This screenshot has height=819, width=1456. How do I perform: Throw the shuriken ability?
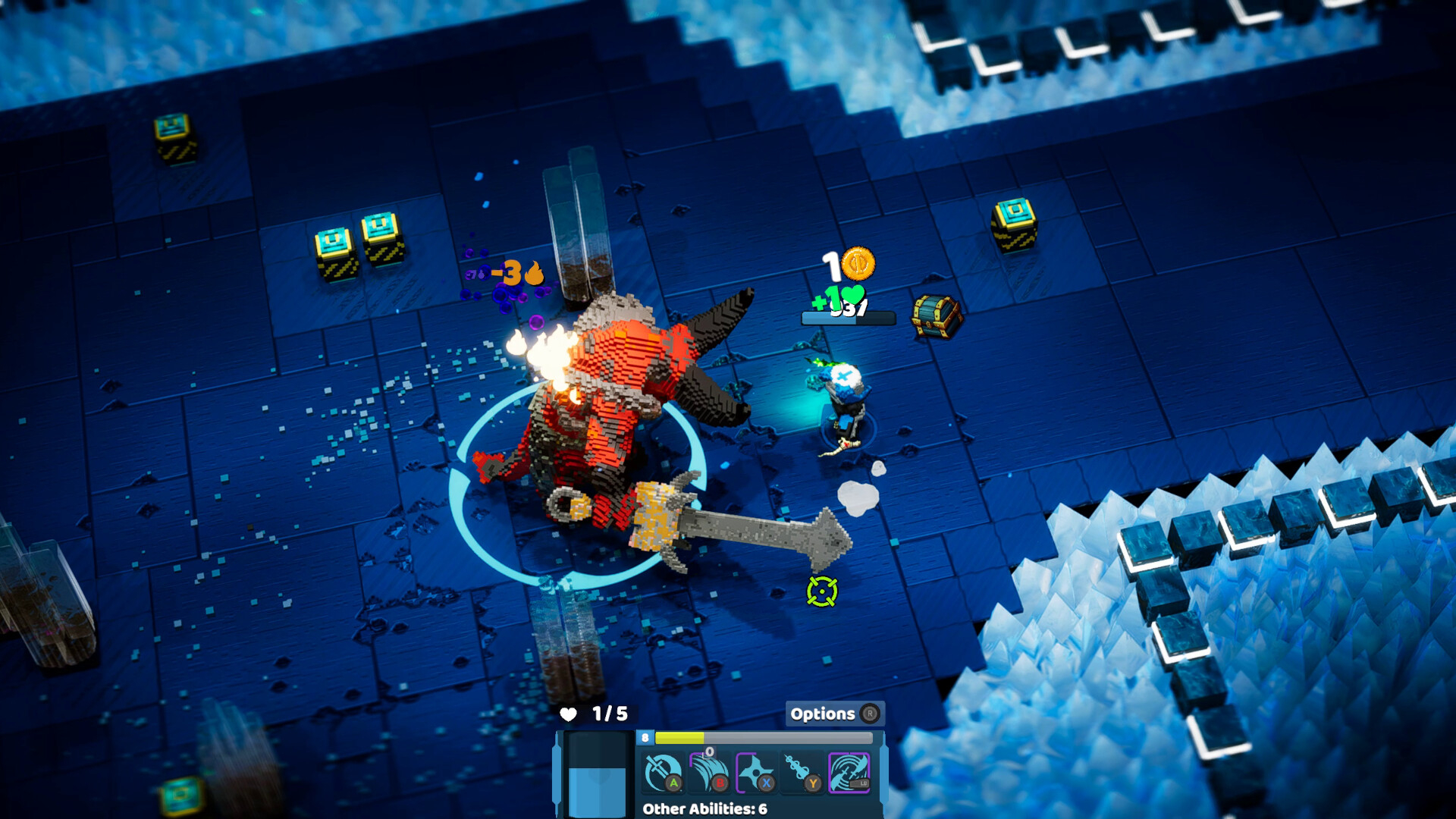pyautogui.click(x=755, y=773)
